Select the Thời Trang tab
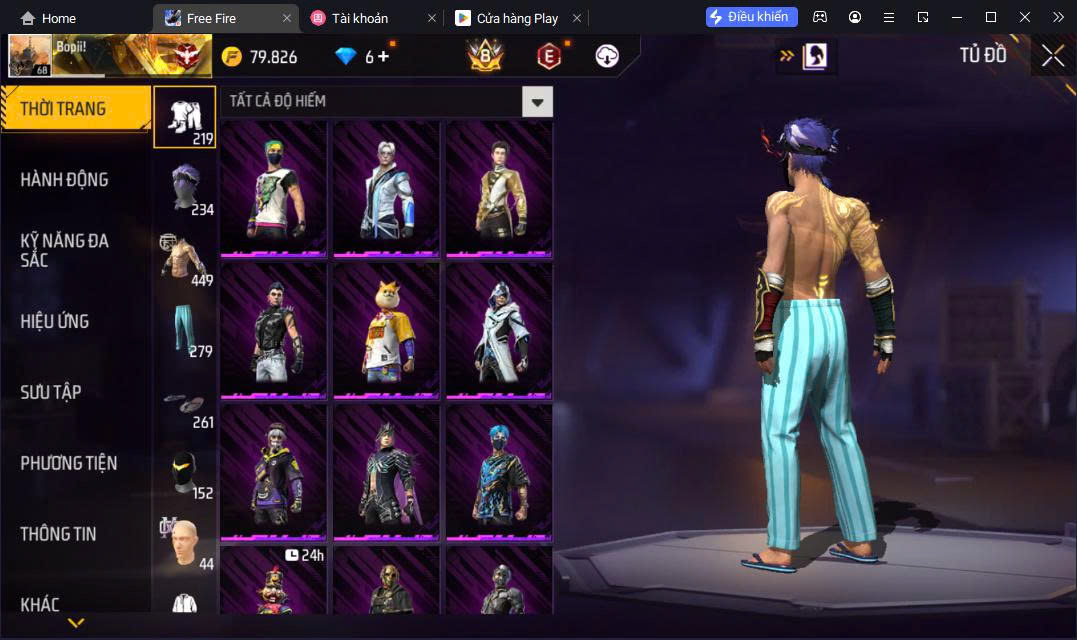Screen dimensions: 1077x640 [x=63, y=109]
